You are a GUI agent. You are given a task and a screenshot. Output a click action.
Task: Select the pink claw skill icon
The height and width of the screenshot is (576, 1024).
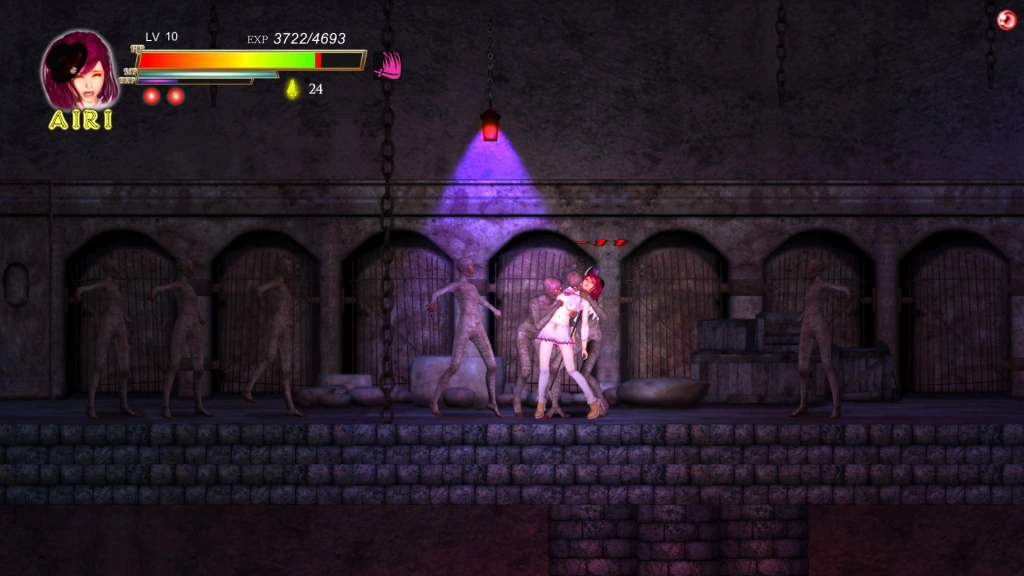point(387,65)
